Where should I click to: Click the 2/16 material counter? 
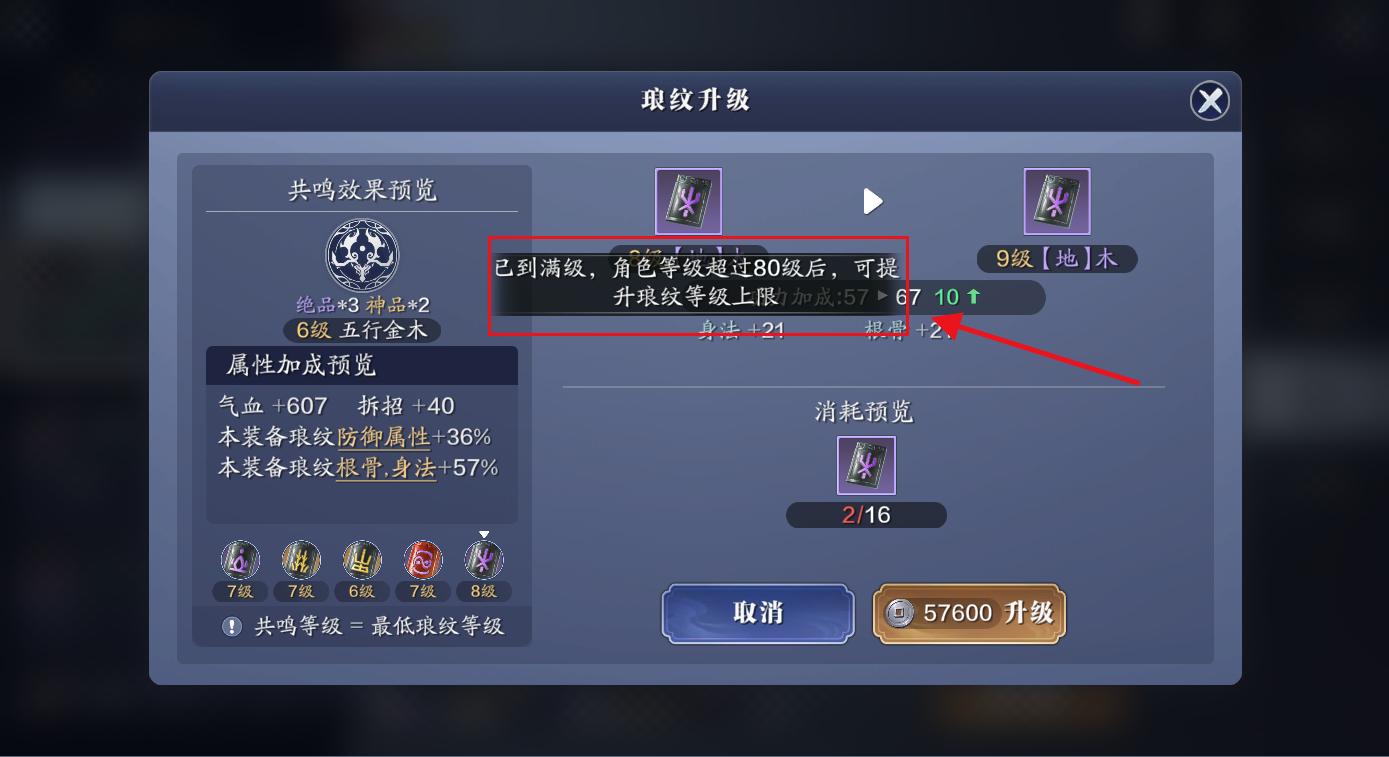click(x=866, y=515)
